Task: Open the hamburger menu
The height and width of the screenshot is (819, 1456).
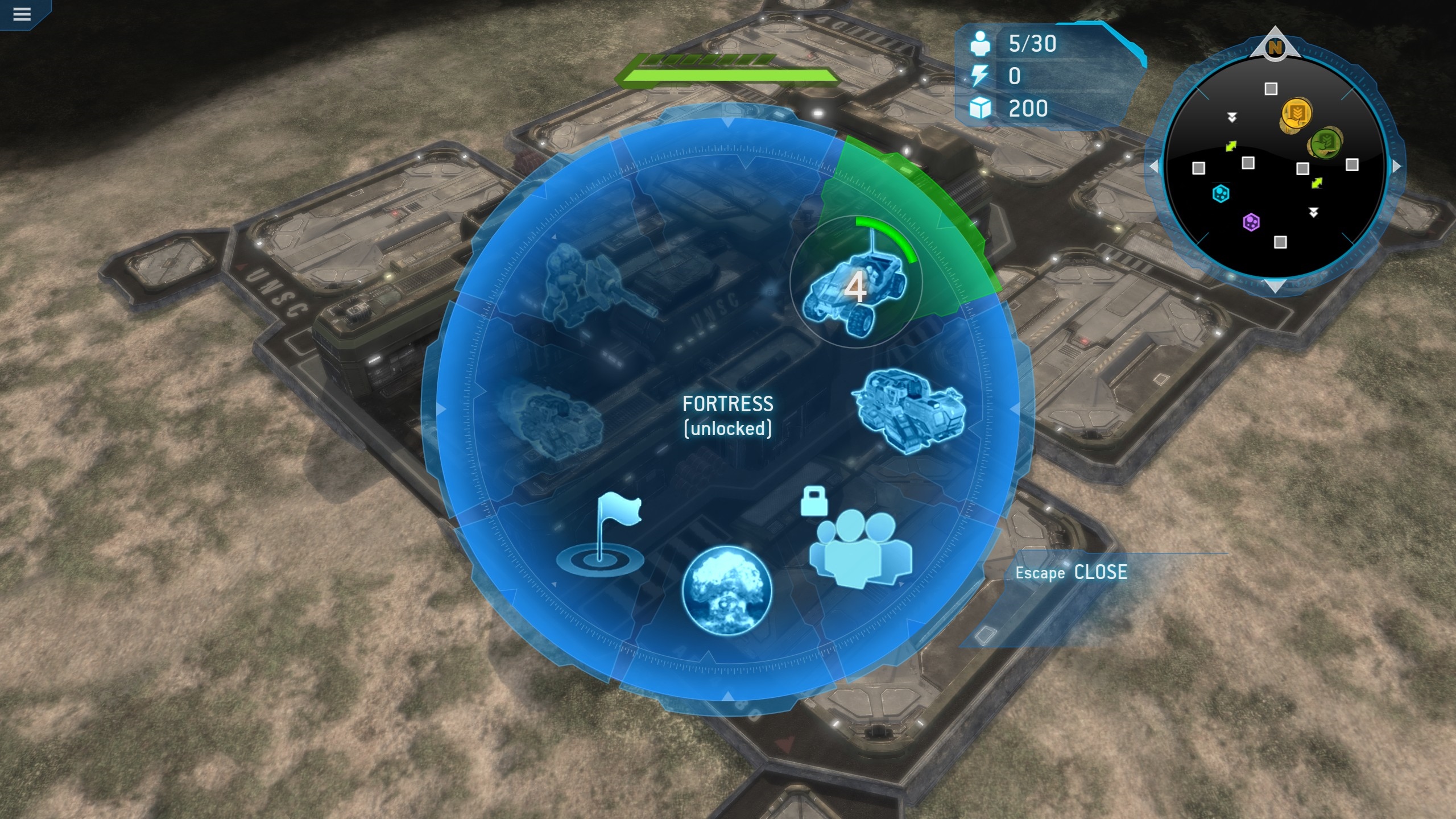Action: [22, 14]
